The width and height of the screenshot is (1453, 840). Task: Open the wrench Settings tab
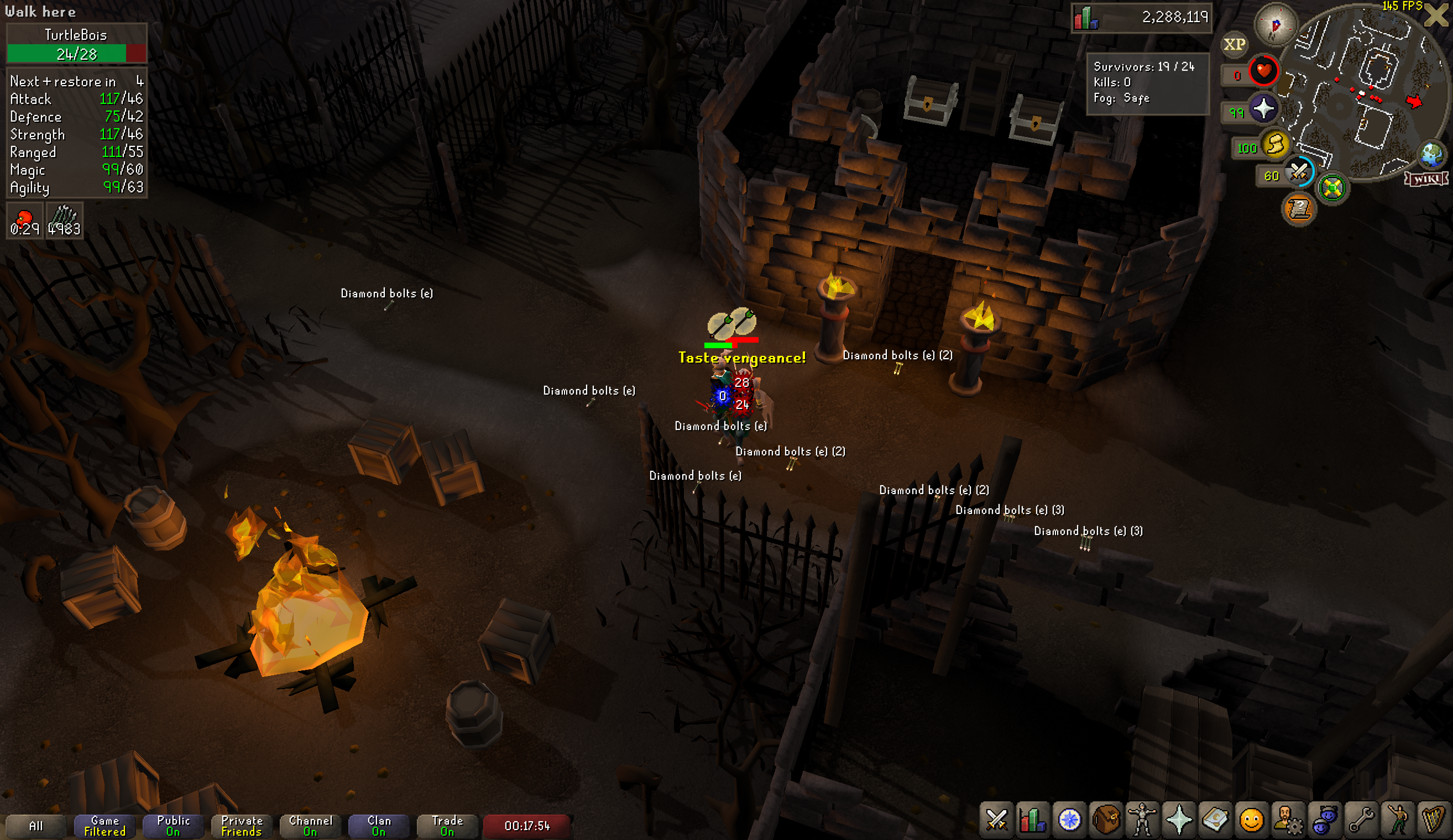tap(1361, 819)
